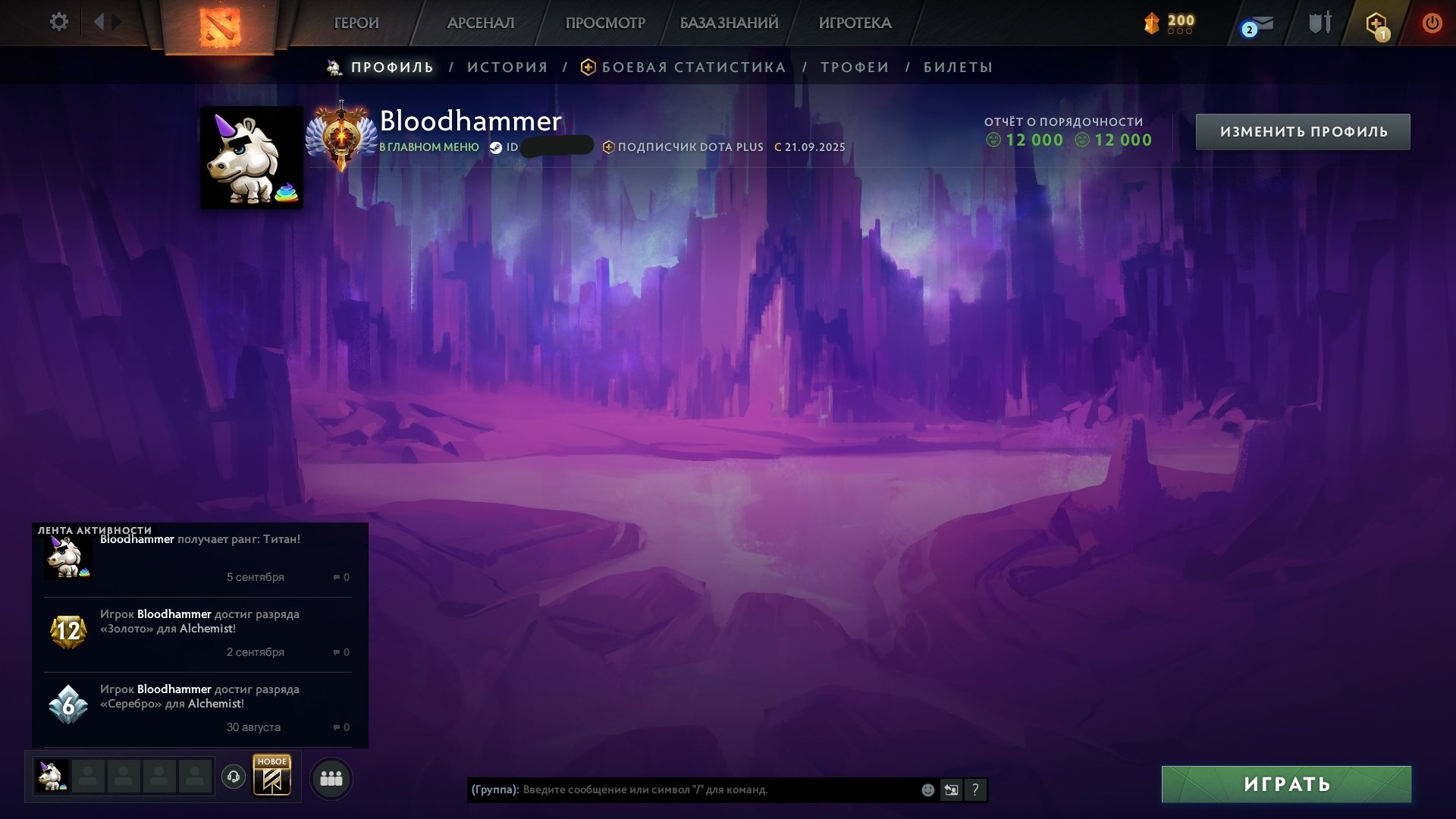Click the group chat message input field
The width and height of the screenshot is (1456, 819).
coord(682,790)
